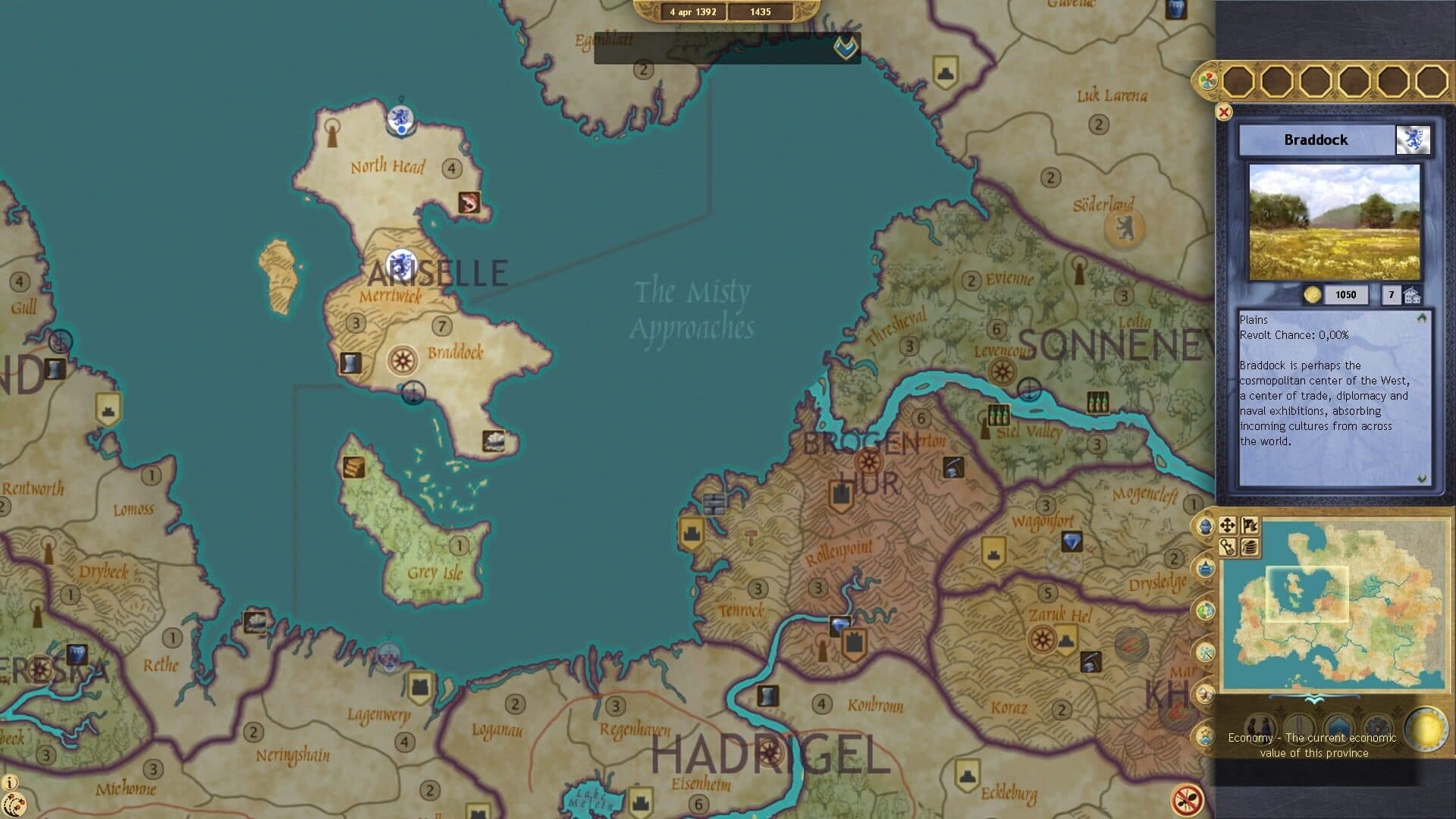Click the knight helmet icon beside the minimap
Screen dimensions: 1456x819
(x=1204, y=526)
